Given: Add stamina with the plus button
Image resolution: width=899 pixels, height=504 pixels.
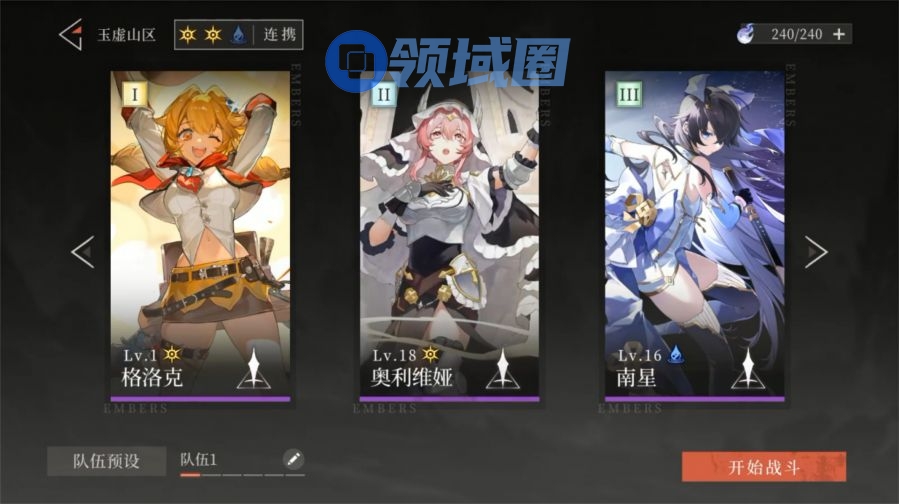Looking at the screenshot, I should pos(839,34).
